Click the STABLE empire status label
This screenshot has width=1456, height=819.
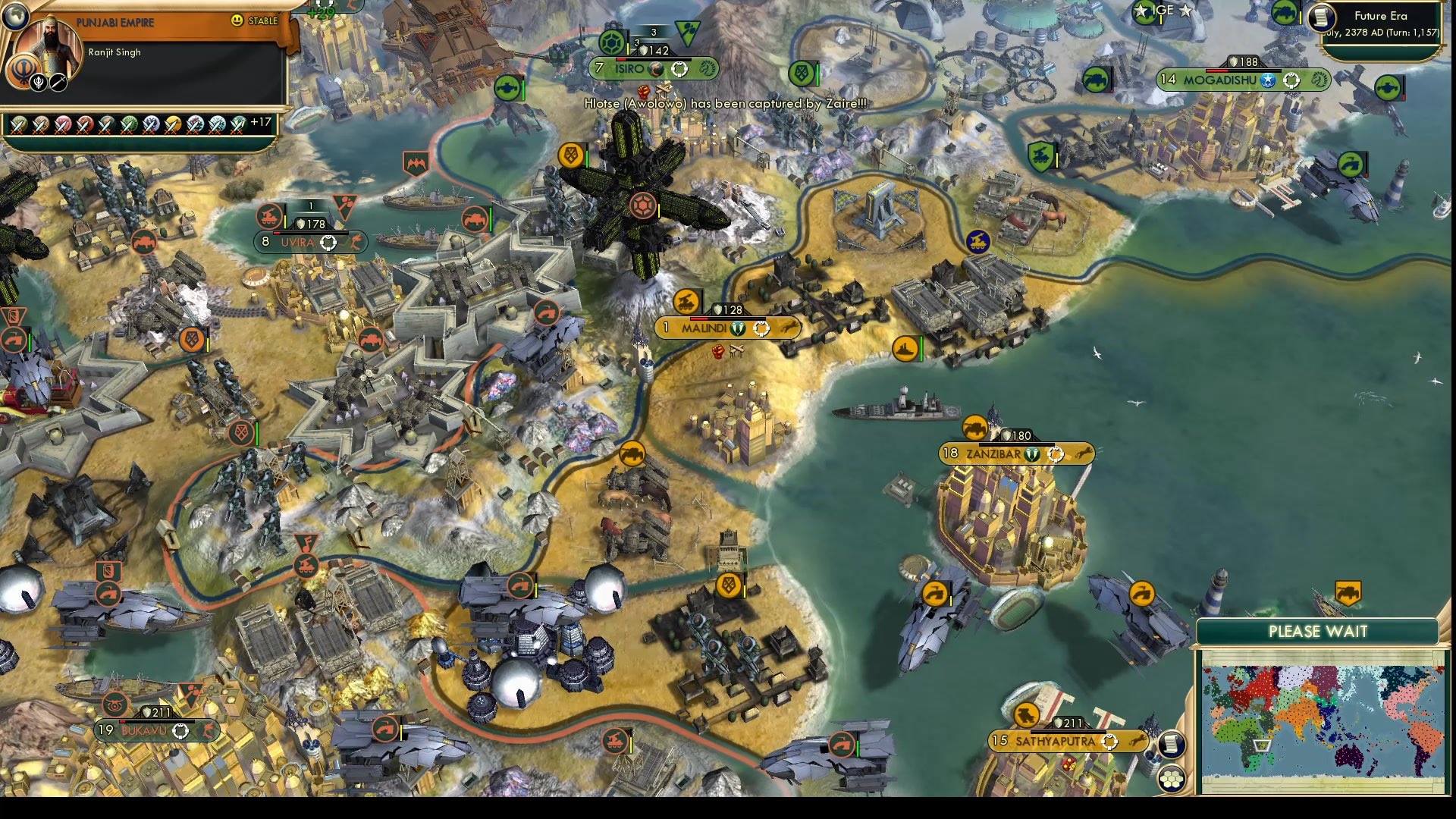click(263, 20)
